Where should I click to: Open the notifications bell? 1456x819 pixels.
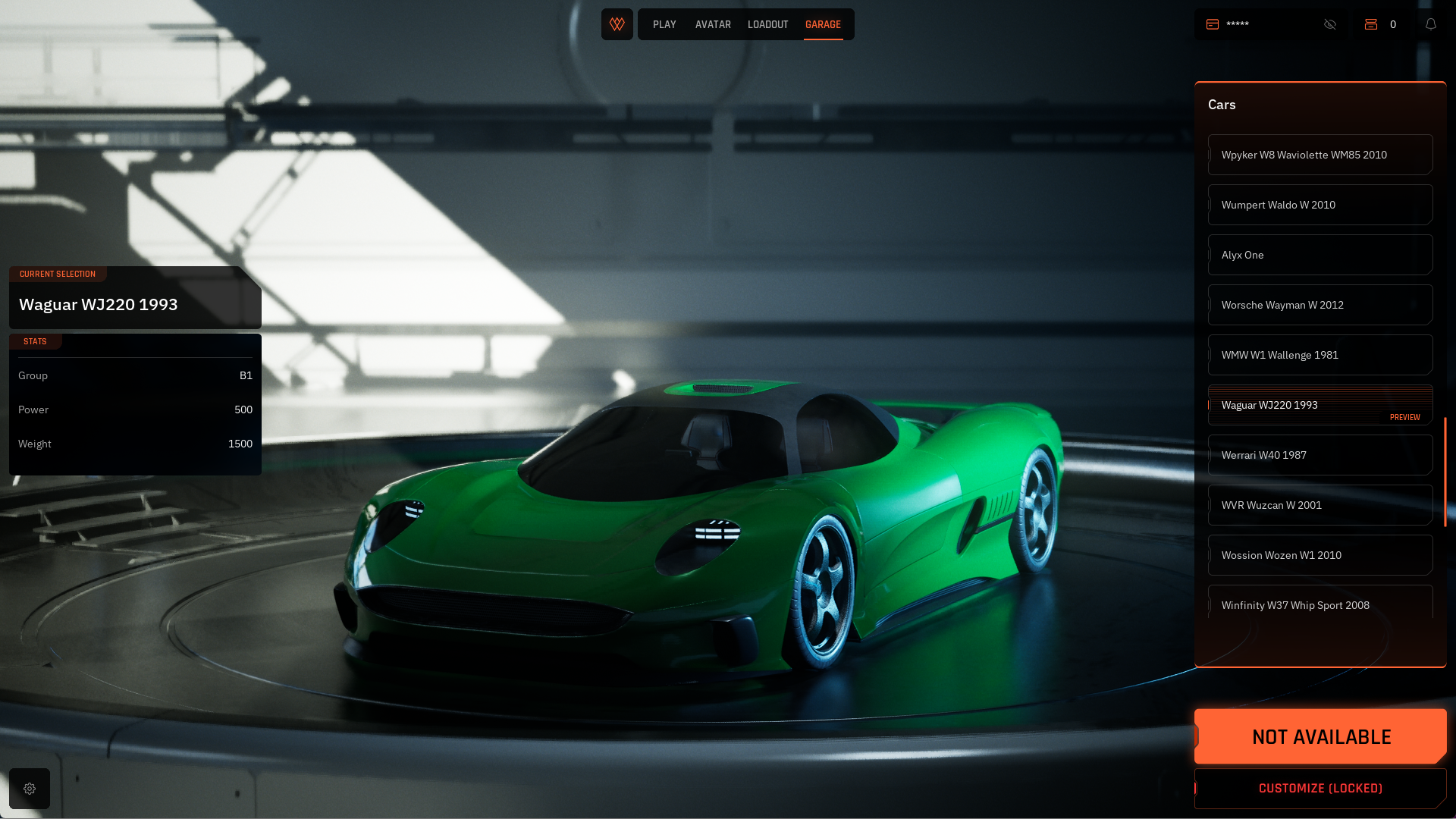point(1431,24)
